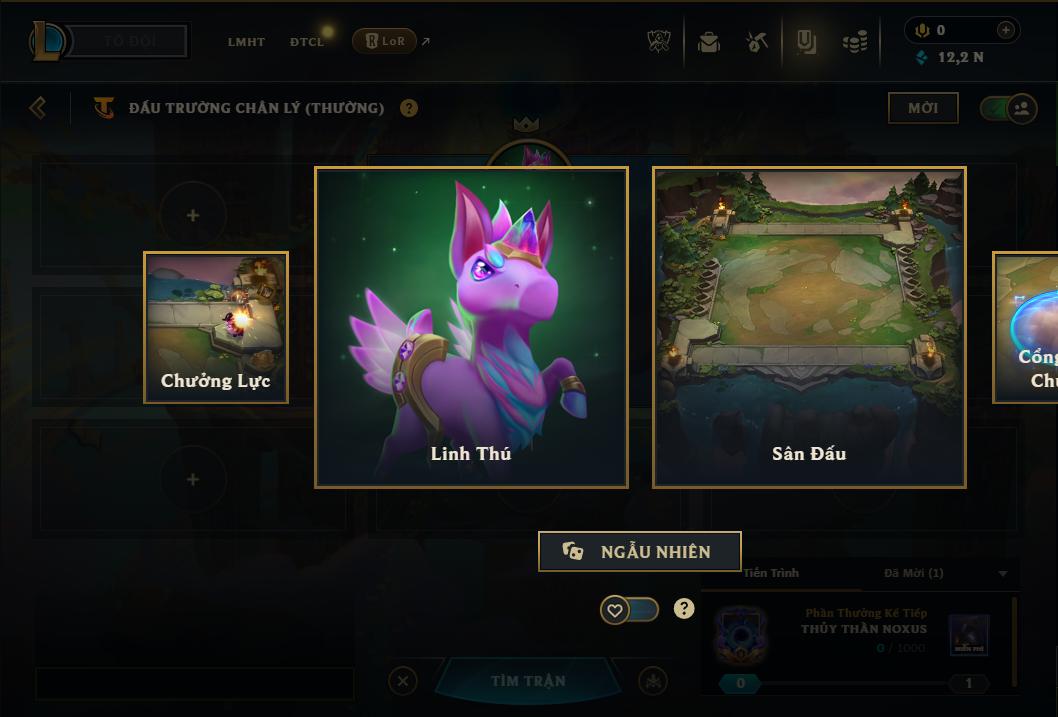Select the Linh Thú card
This screenshot has width=1058, height=717.
pos(471,327)
